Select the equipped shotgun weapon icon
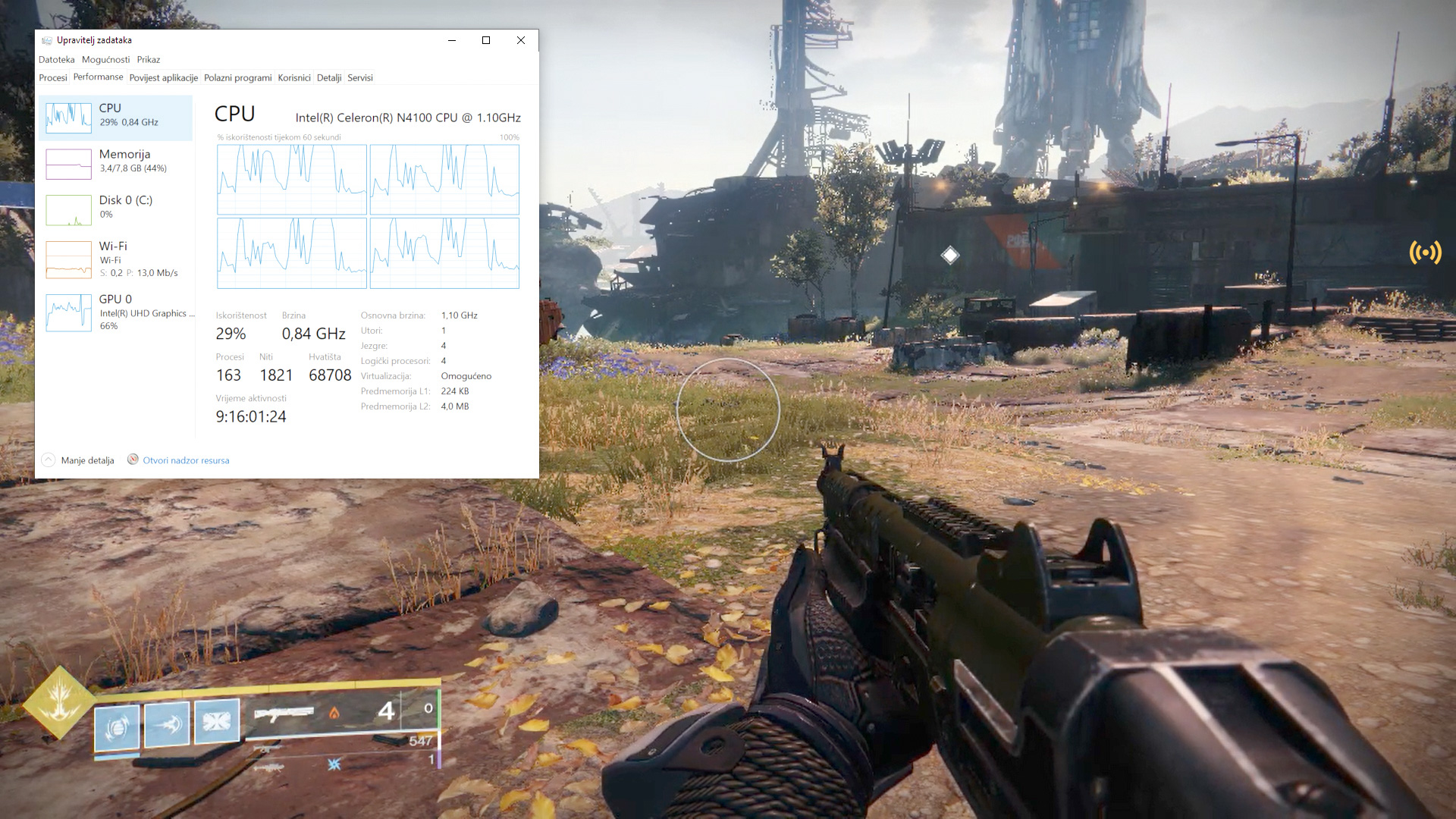The height and width of the screenshot is (819, 1456). (284, 714)
